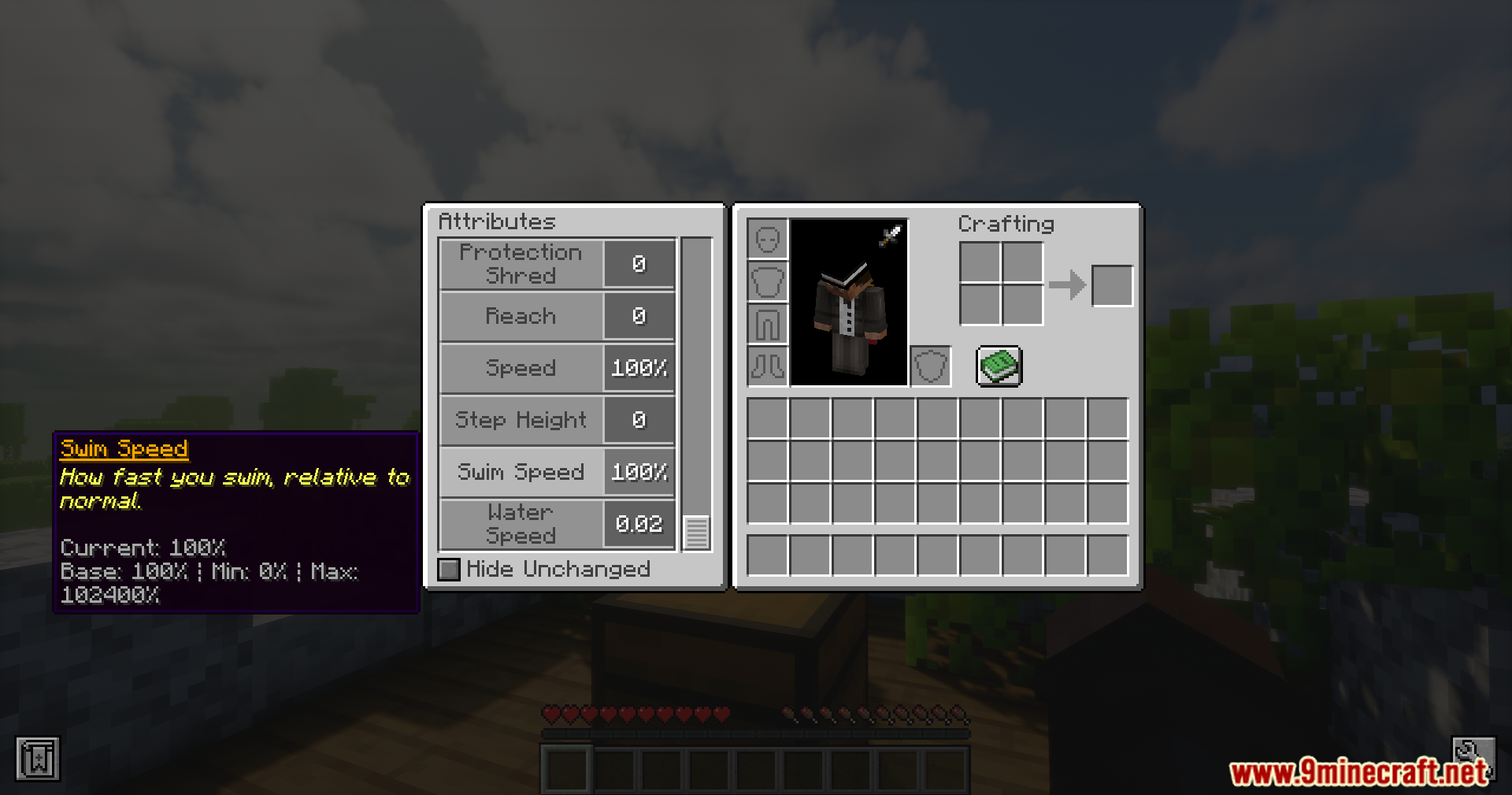1512x795 pixels.
Task: Click the Swim Speed attribute row
Action: [x=520, y=471]
